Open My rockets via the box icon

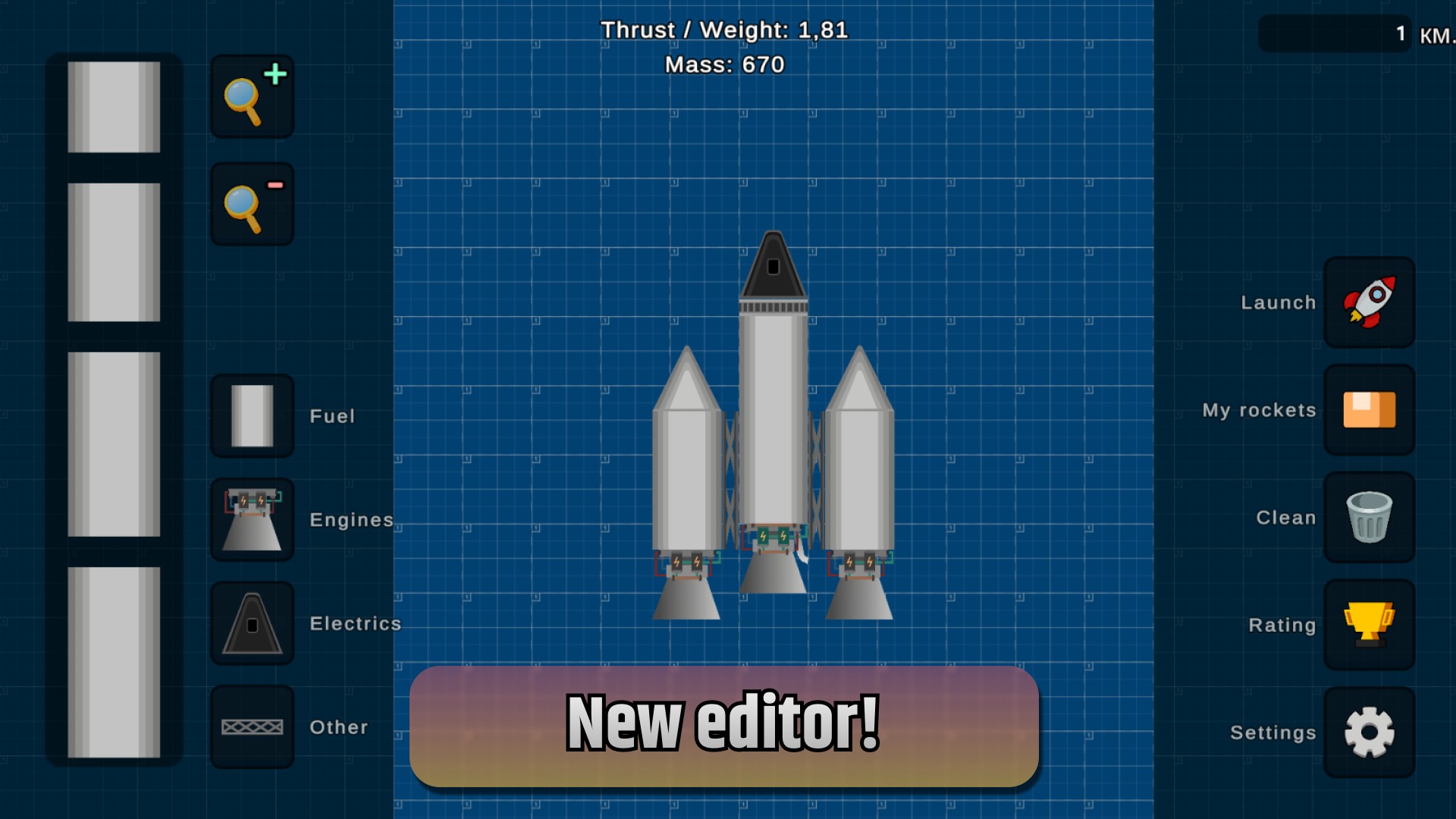click(x=1370, y=409)
